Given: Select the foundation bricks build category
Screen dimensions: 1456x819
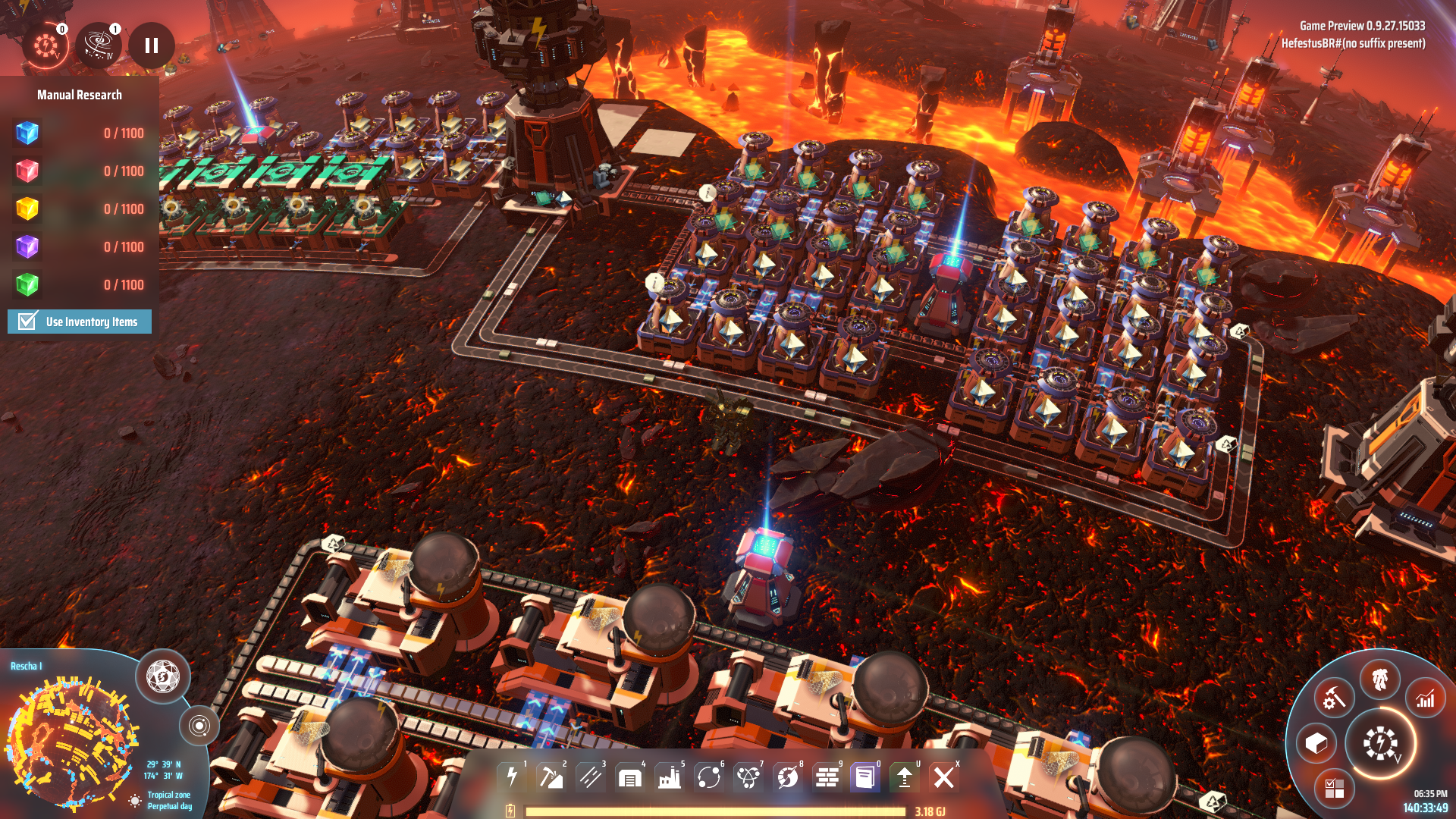Looking at the screenshot, I should click(827, 777).
